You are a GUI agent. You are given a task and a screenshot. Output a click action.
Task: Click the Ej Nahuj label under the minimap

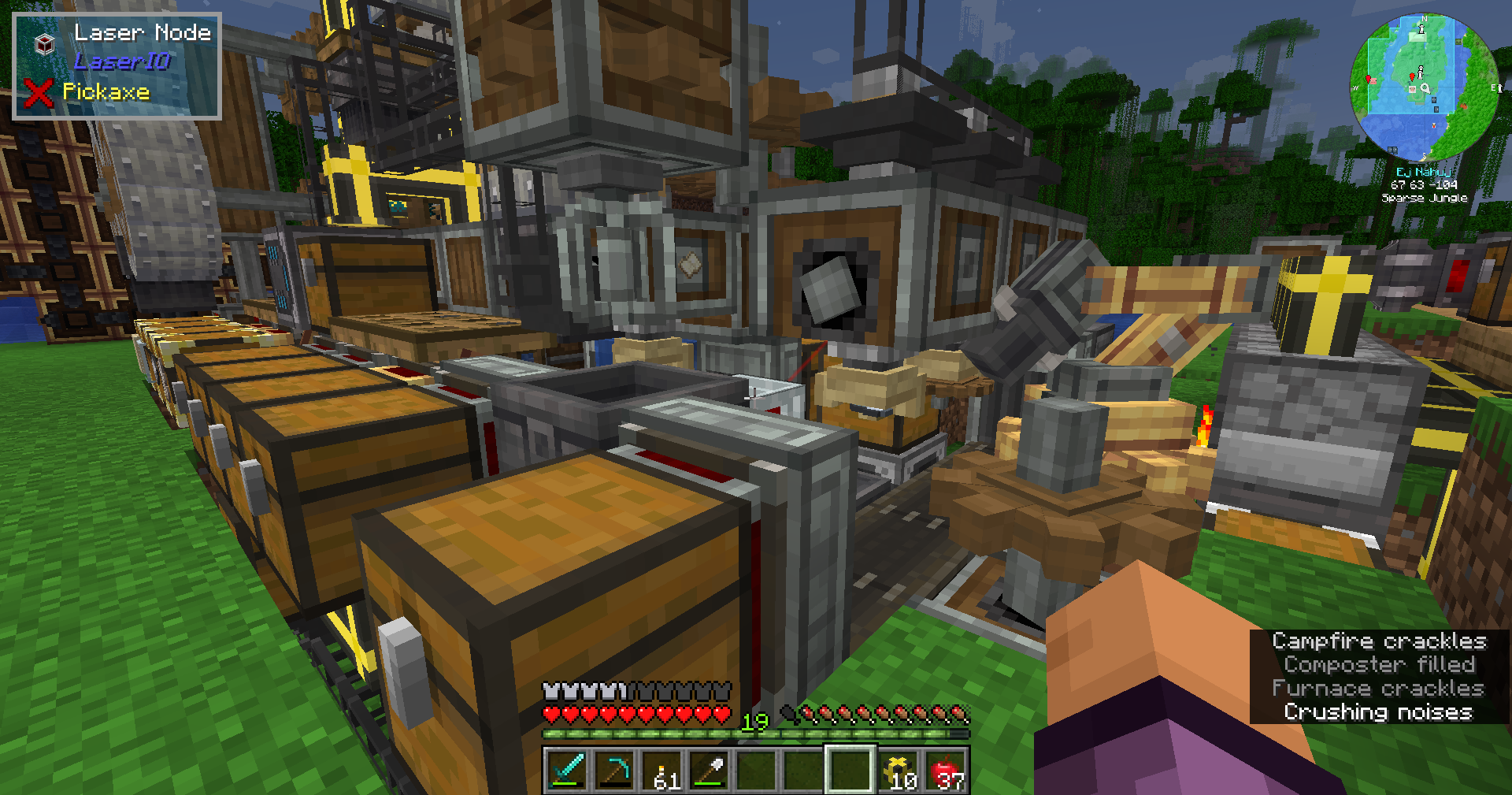[x=1423, y=172]
